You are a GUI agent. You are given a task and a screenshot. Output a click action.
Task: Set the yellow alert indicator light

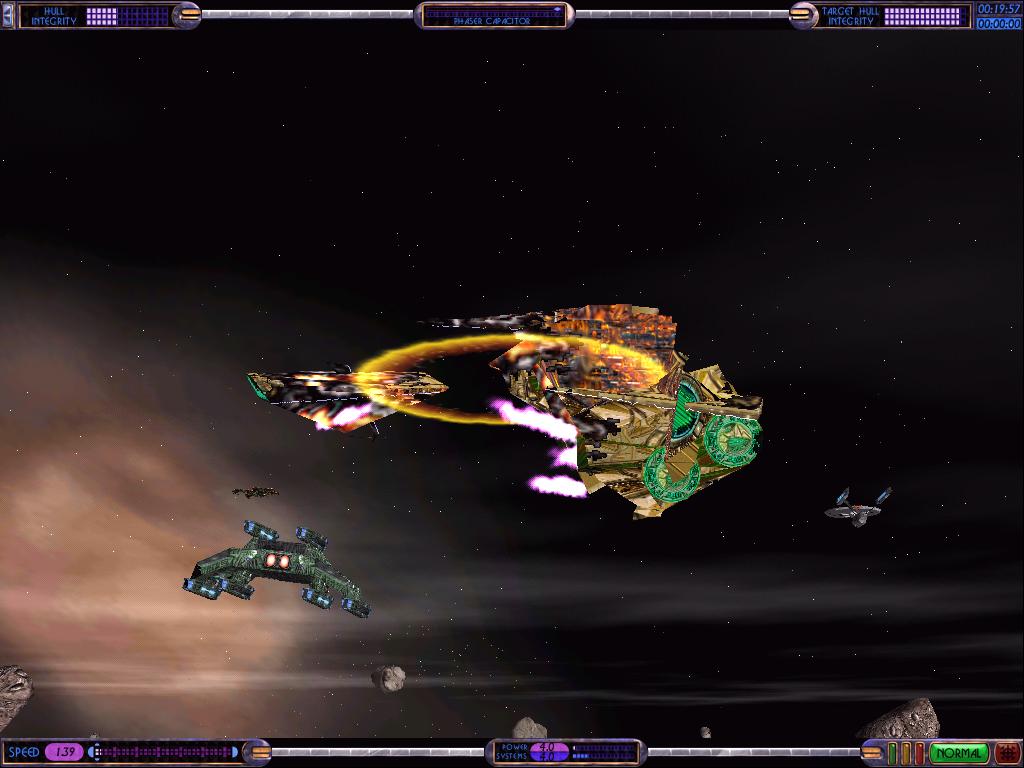(906, 753)
